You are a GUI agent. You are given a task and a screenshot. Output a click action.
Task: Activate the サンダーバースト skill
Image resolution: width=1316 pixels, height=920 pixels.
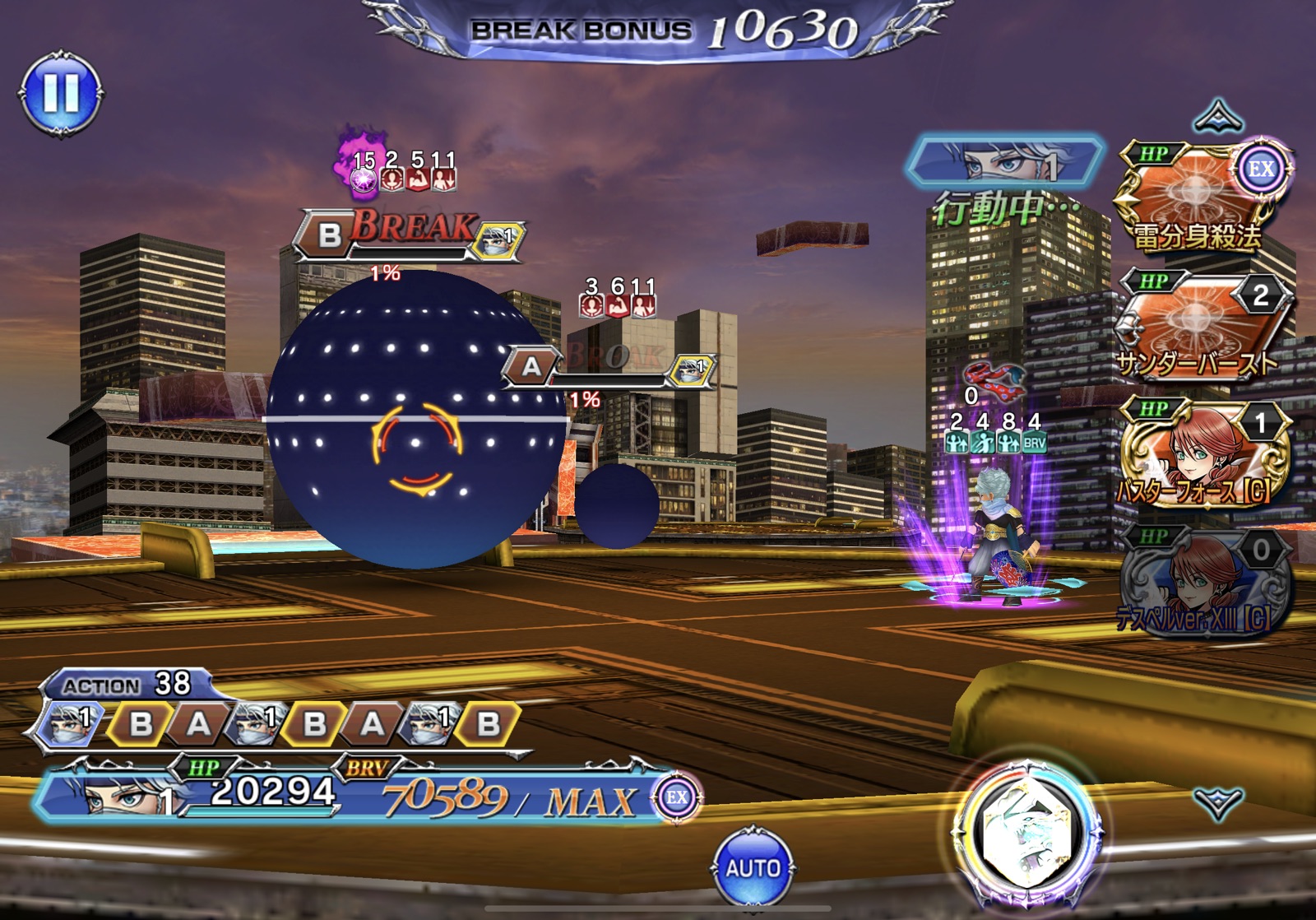coord(1200,325)
